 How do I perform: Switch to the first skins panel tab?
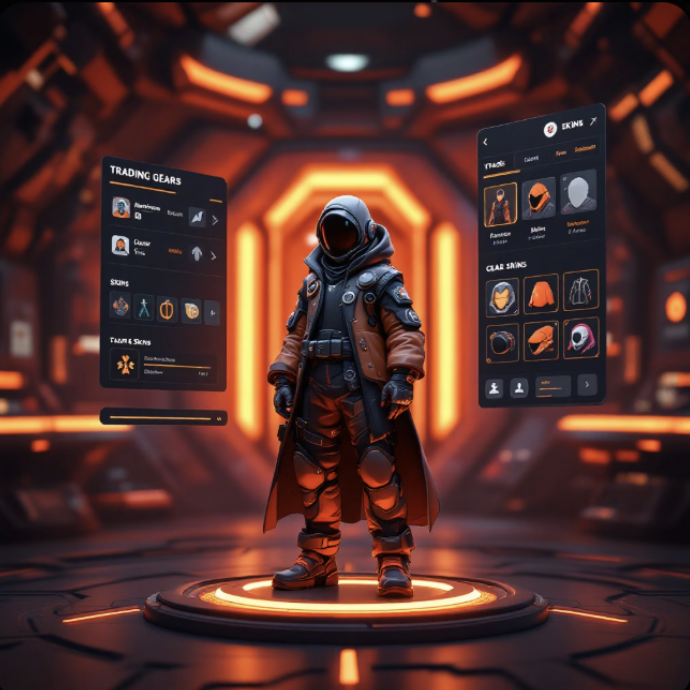click(492, 163)
